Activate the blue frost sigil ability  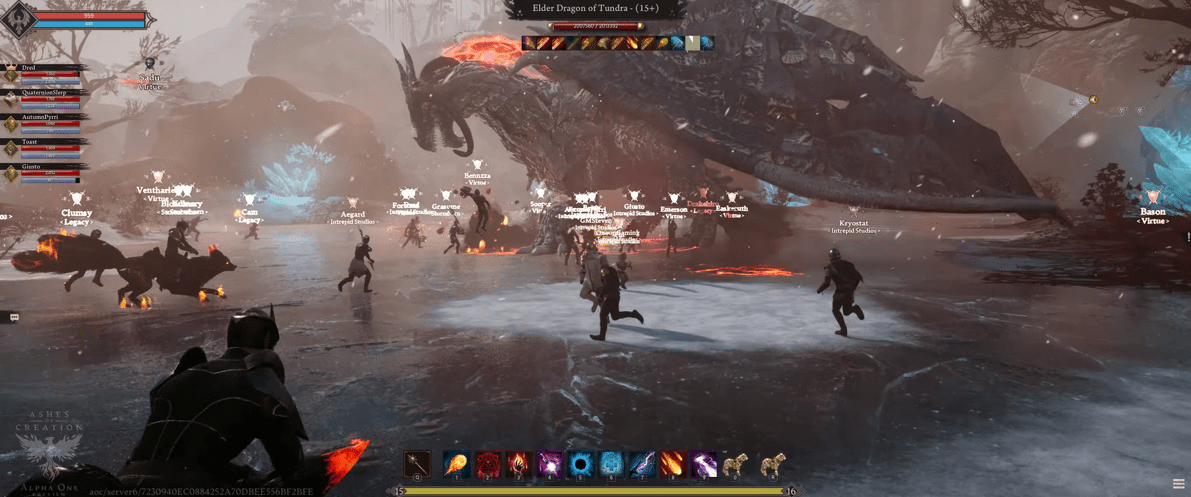611,464
